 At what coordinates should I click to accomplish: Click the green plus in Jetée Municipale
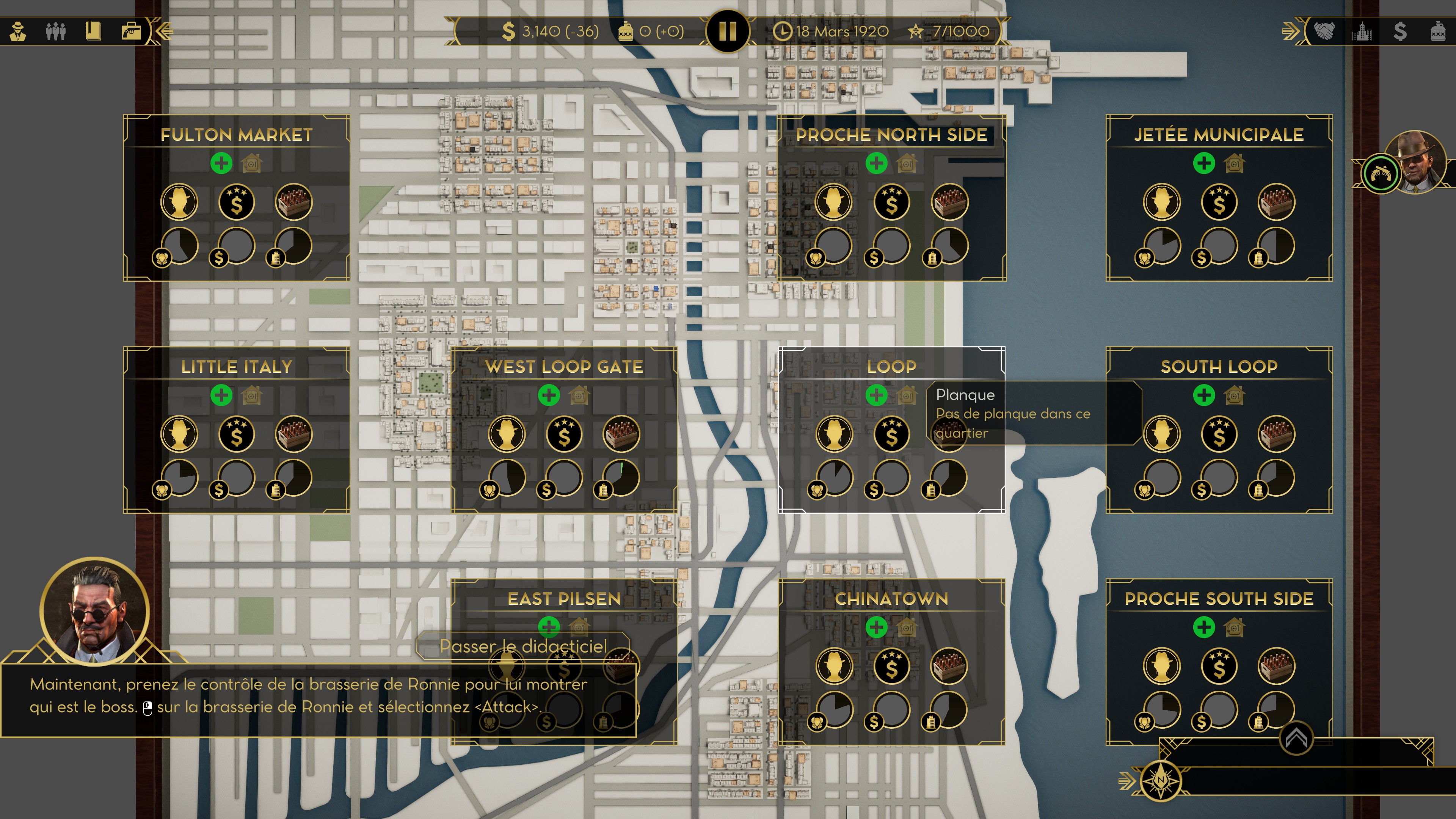[1204, 163]
